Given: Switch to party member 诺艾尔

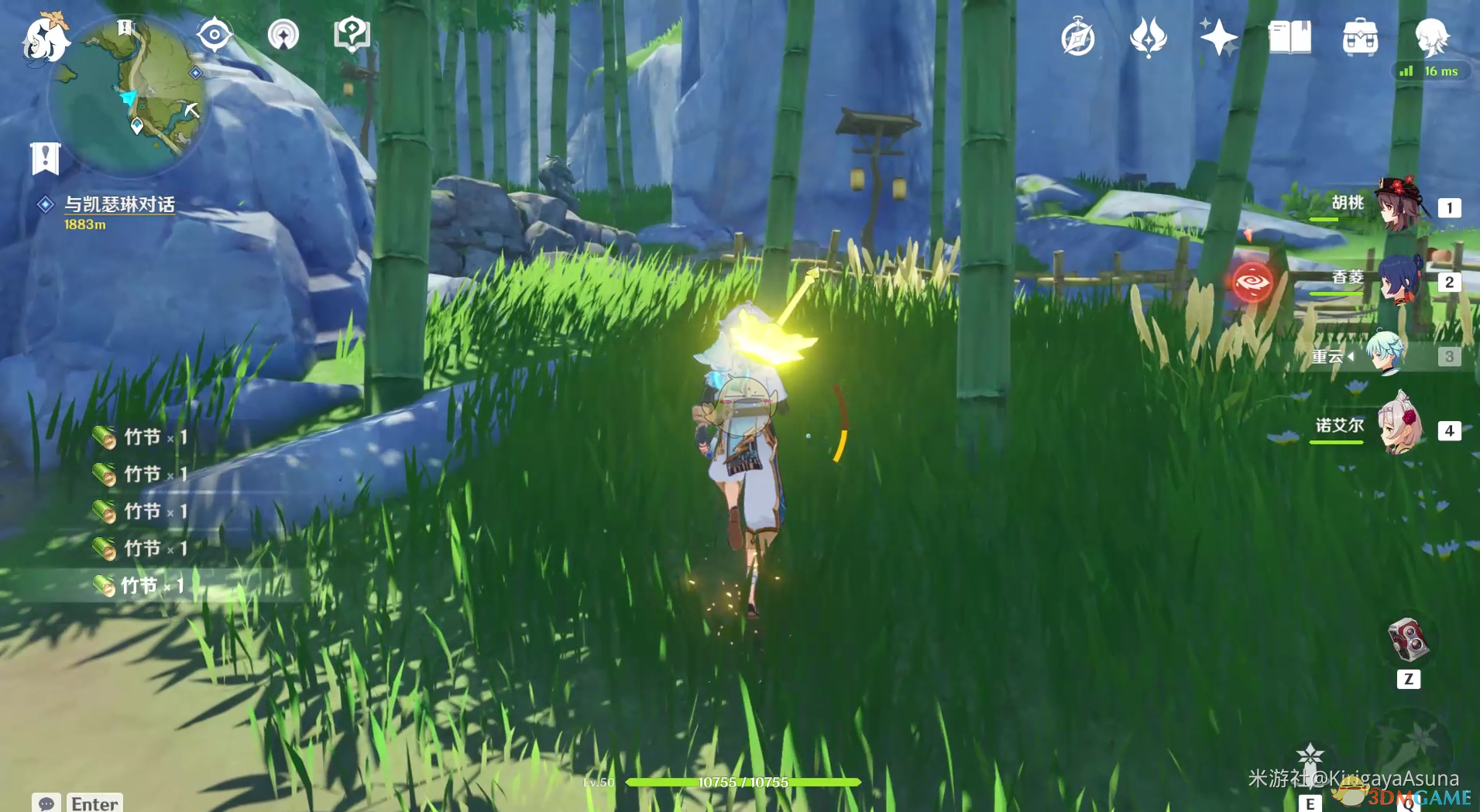Looking at the screenshot, I should pyautogui.click(x=1399, y=427).
